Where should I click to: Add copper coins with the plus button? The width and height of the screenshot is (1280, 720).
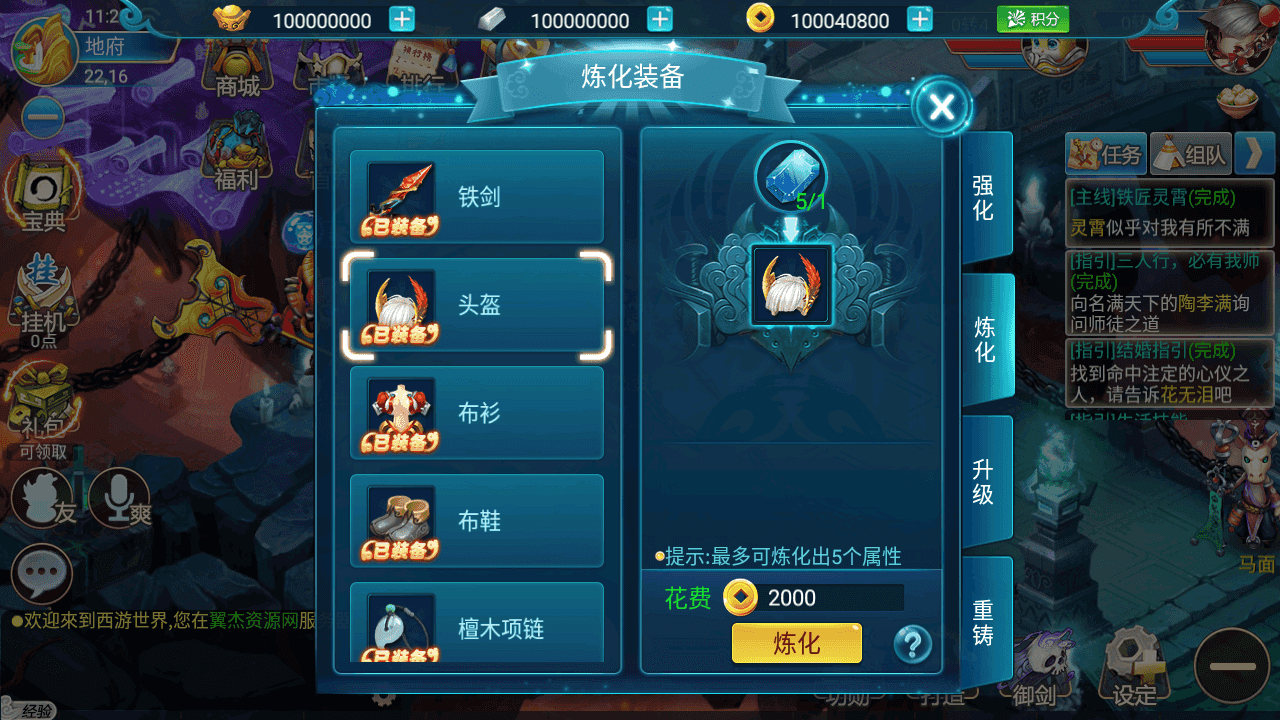point(920,19)
